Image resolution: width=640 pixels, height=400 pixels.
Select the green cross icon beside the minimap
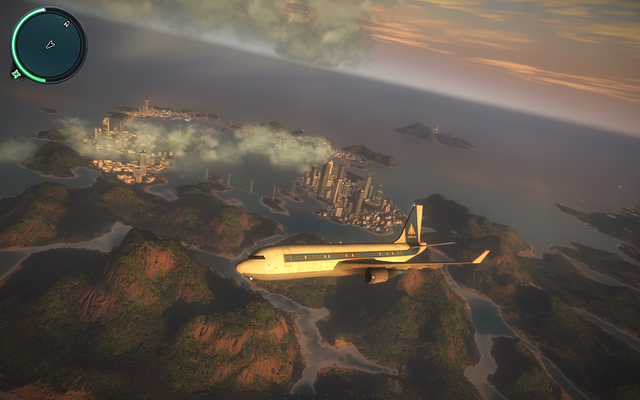click(16, 73)
